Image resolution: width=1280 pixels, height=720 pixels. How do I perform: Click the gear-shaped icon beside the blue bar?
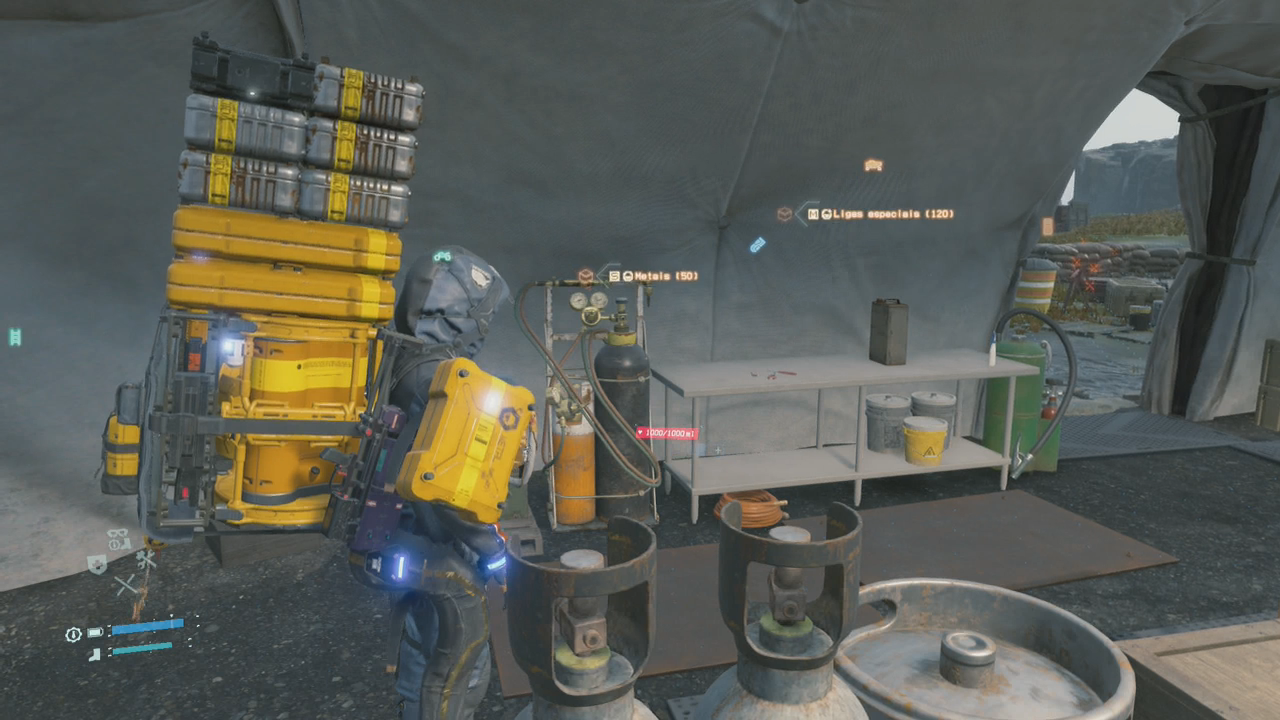tap(73, 634)
